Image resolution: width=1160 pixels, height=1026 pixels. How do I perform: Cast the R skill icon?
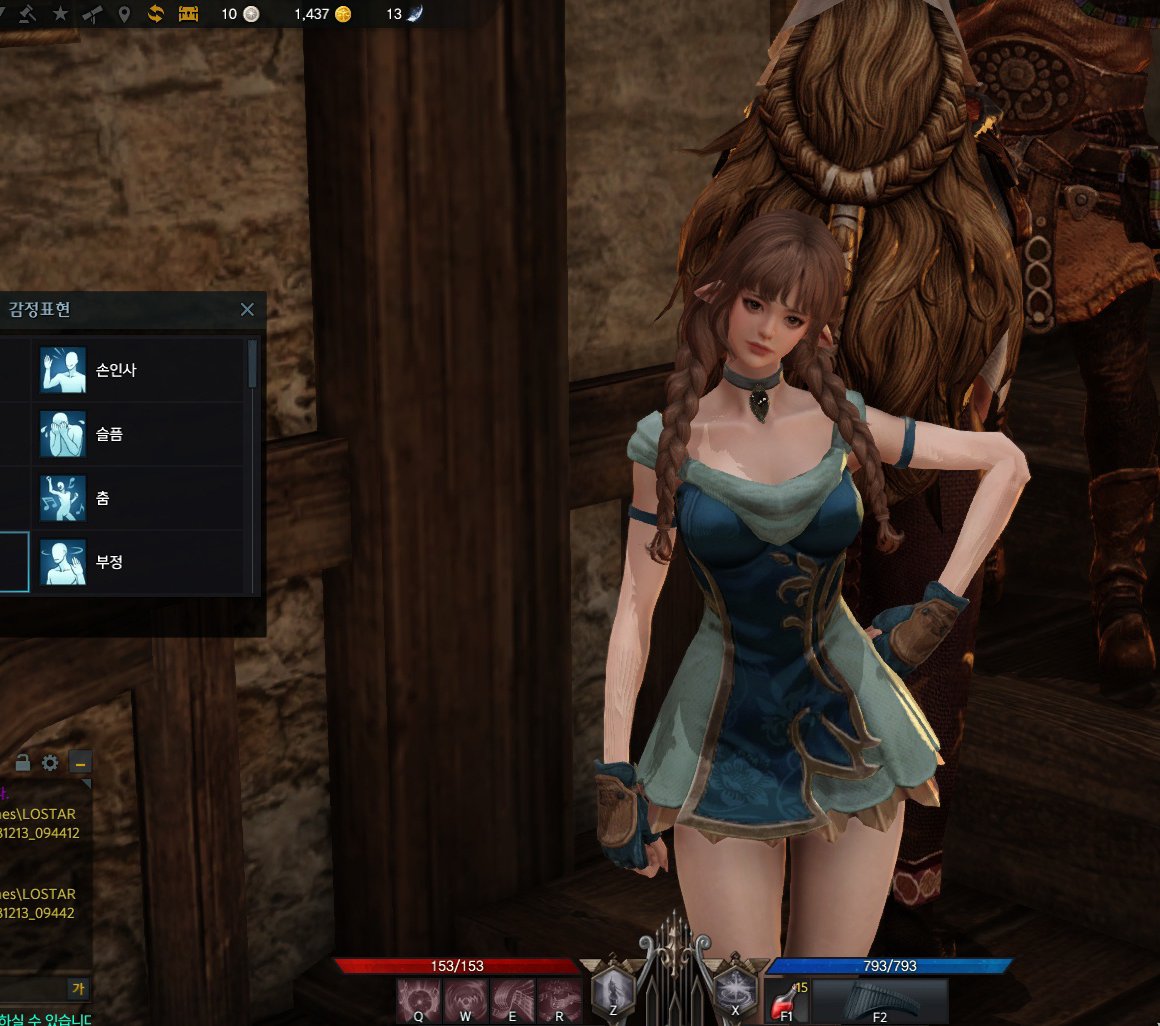click(560, 1000)
